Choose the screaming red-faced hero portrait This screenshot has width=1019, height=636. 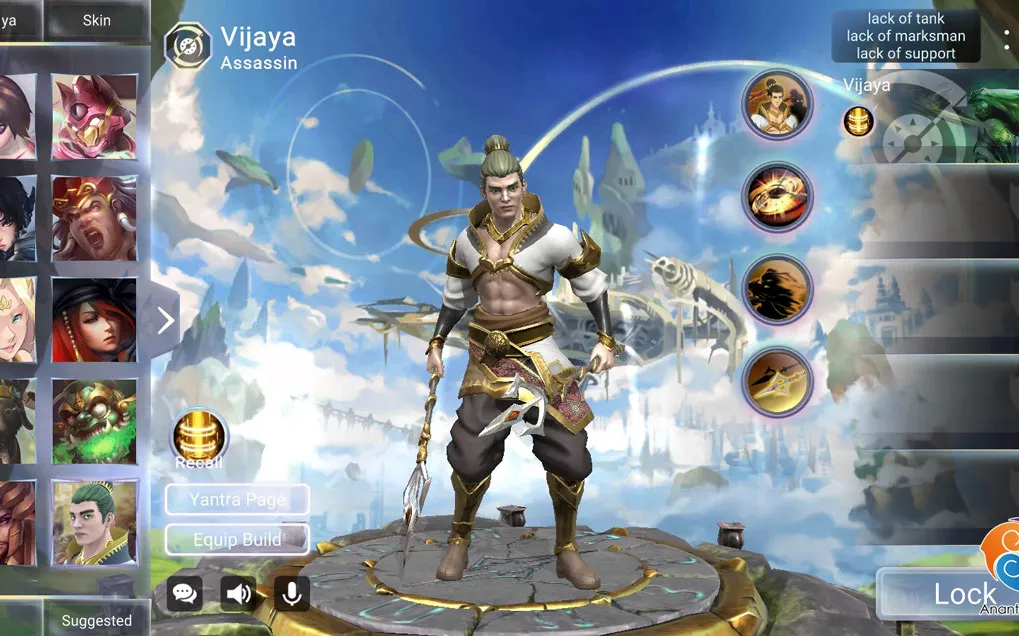(x=94, y=218)
